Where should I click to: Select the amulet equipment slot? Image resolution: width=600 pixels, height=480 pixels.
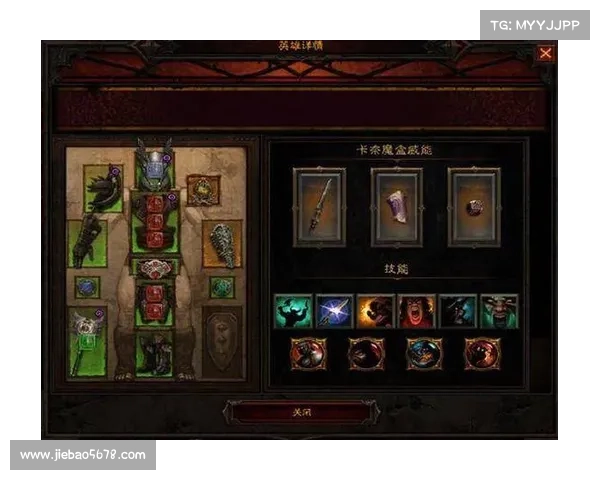(x=203, y=188)
